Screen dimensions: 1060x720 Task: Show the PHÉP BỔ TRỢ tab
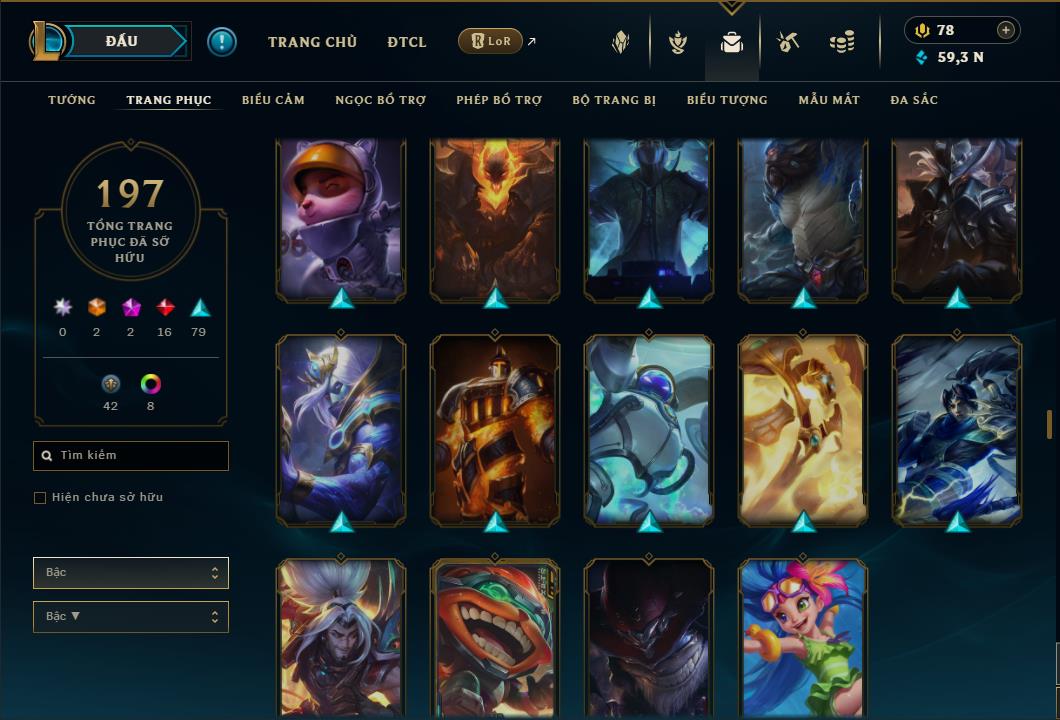point(499,100)
